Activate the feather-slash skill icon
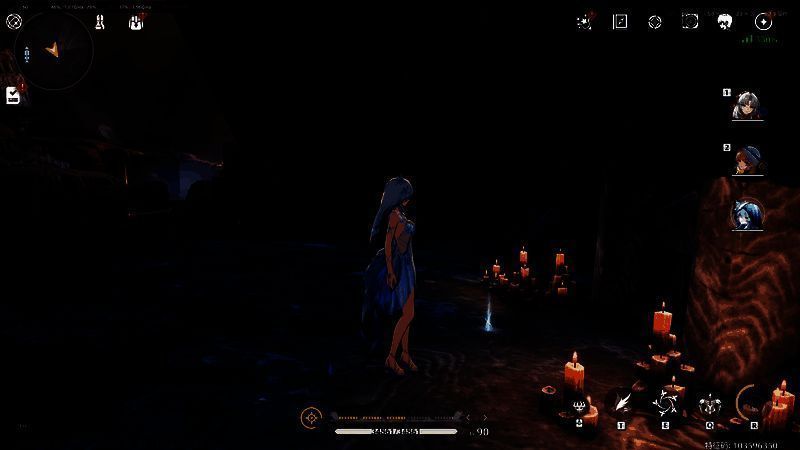Viewport: 800px width, 450px height. [622, 403]
